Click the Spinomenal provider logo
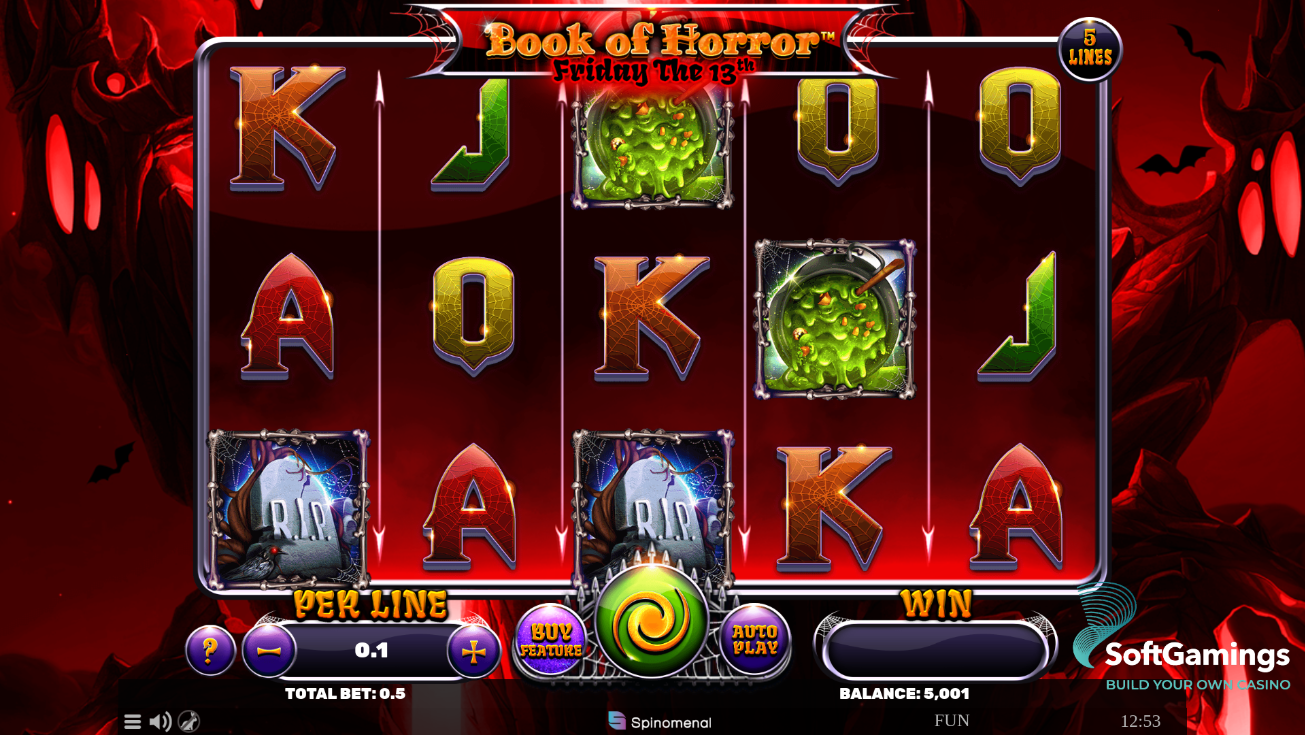The width and height of the screenshot is (1305, 735). [660, 719]
